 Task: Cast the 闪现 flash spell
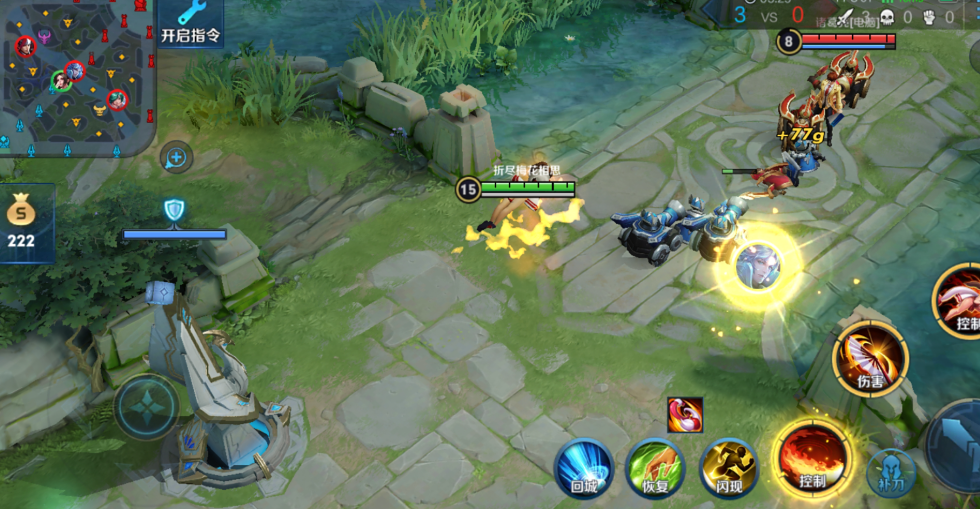727,468
